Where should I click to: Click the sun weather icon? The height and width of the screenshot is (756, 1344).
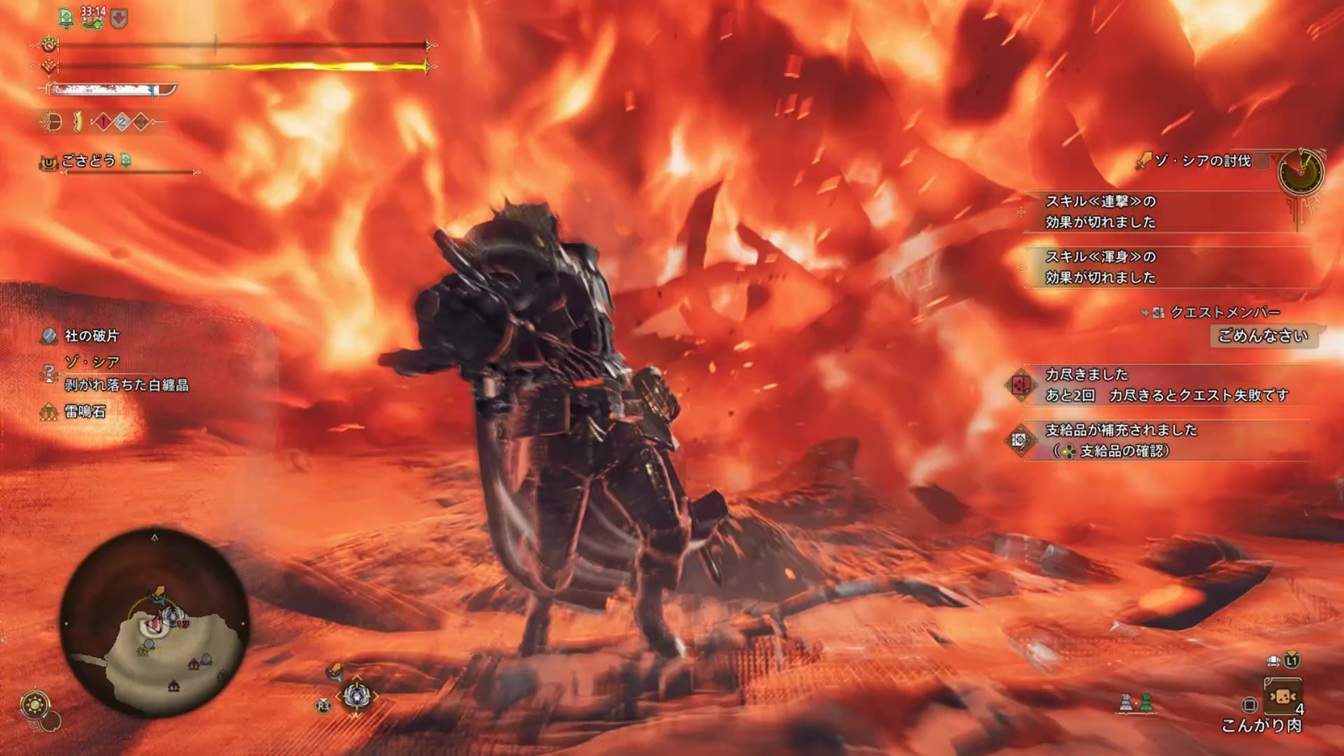click(36, 703)
